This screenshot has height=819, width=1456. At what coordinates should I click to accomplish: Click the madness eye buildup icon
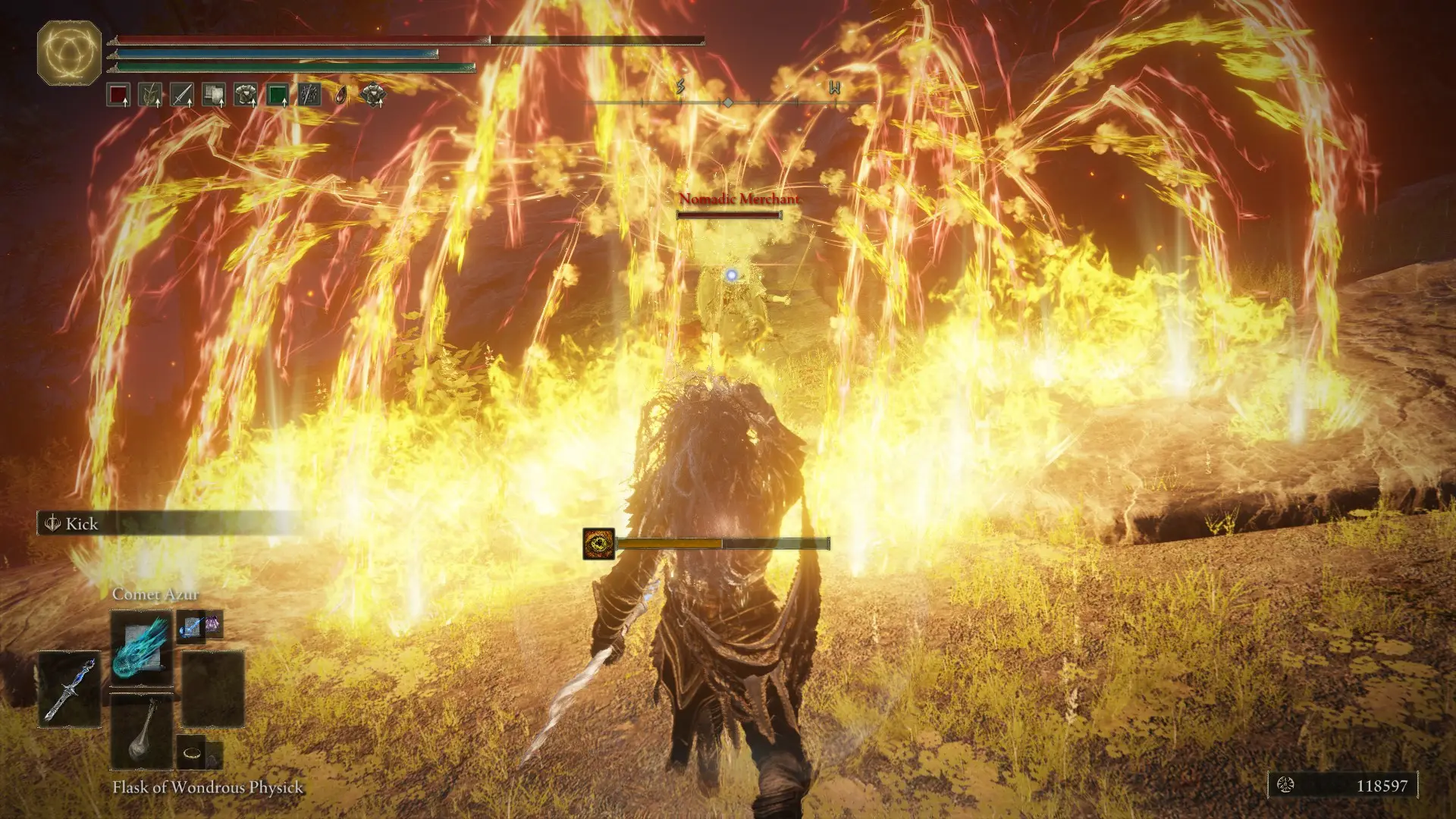(598, 544)
